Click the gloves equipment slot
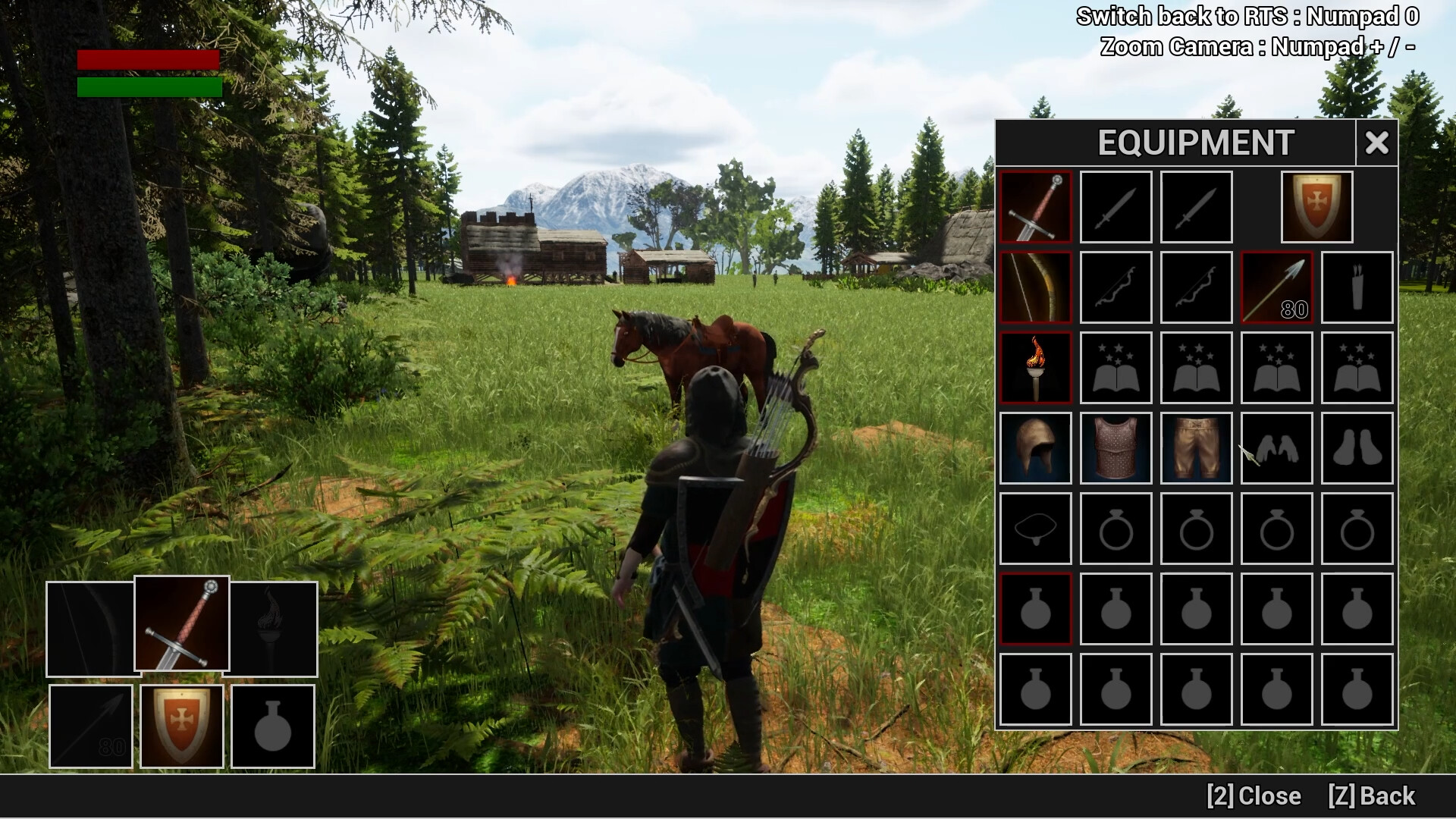1456x819 pixels. click(1276, 447)
